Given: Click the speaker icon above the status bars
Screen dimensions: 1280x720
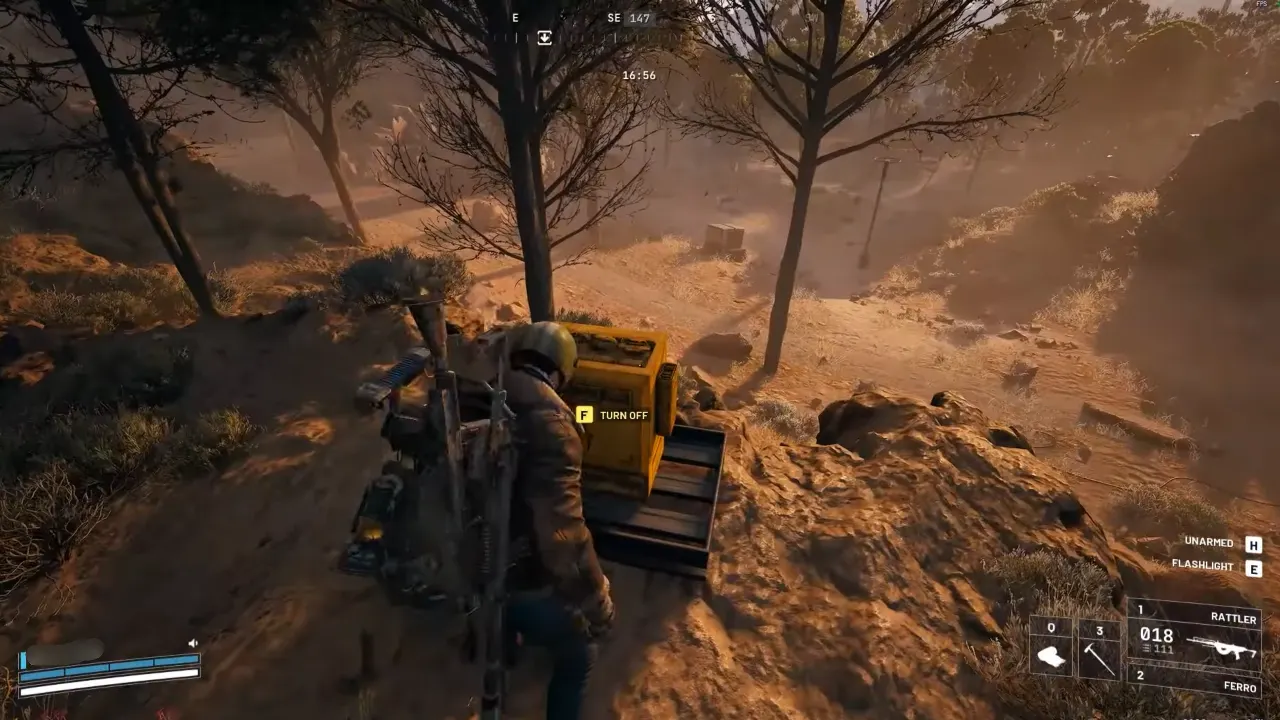Looking at the screenshot, I should pos(194,642).
